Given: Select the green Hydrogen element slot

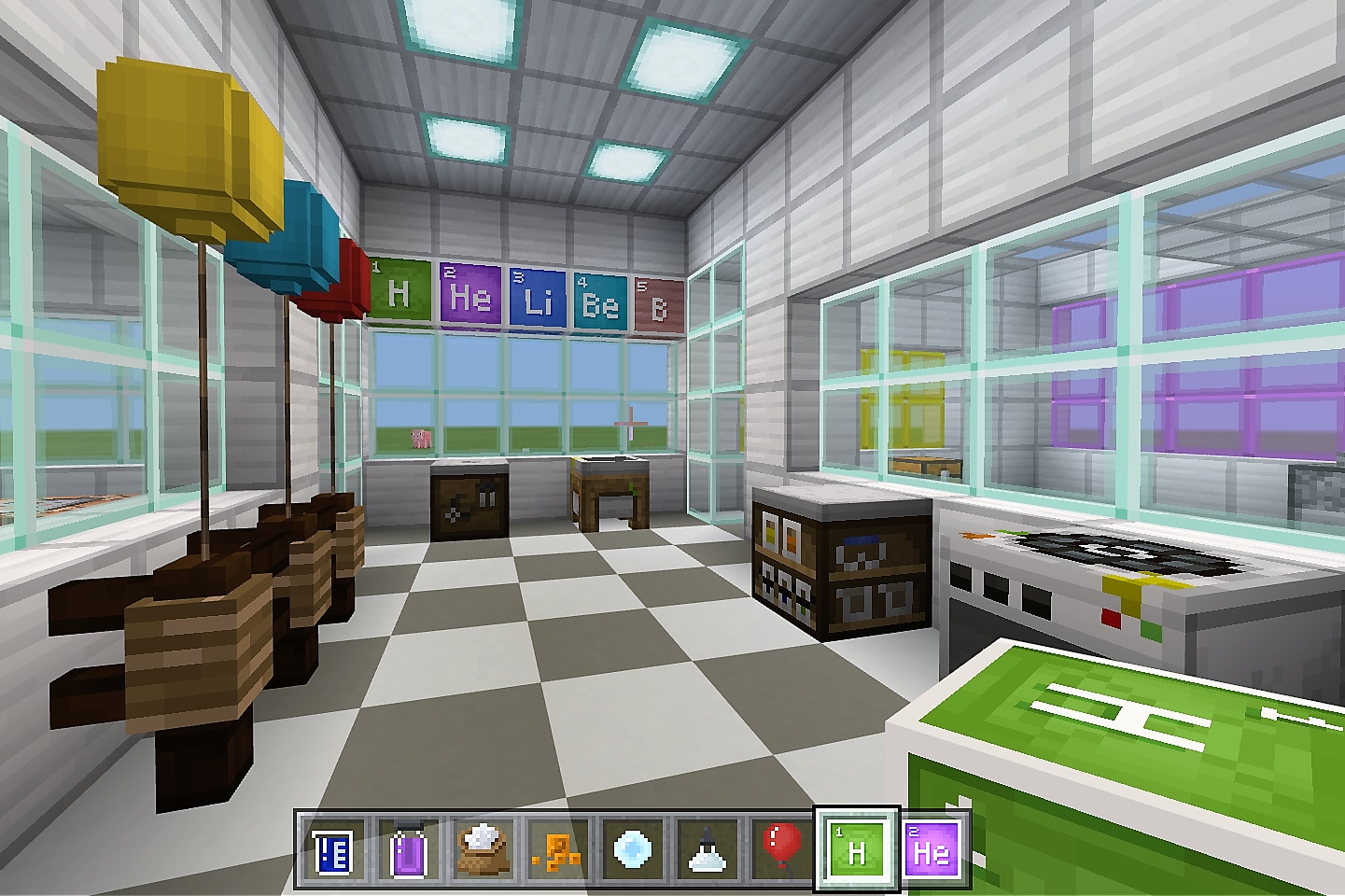Looking at the screenshot, I should coord(857,850).
